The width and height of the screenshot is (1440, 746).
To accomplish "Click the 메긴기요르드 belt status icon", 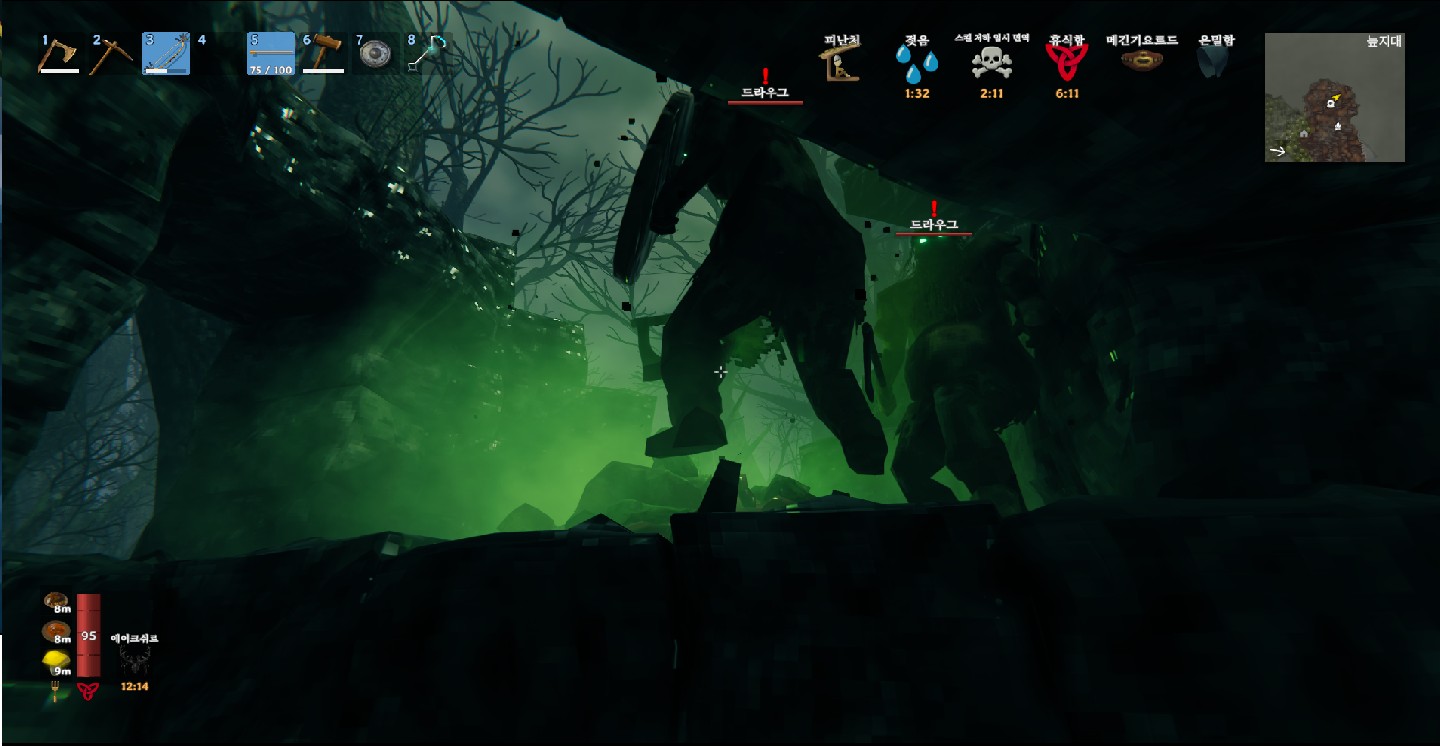I will (1141, 61).
